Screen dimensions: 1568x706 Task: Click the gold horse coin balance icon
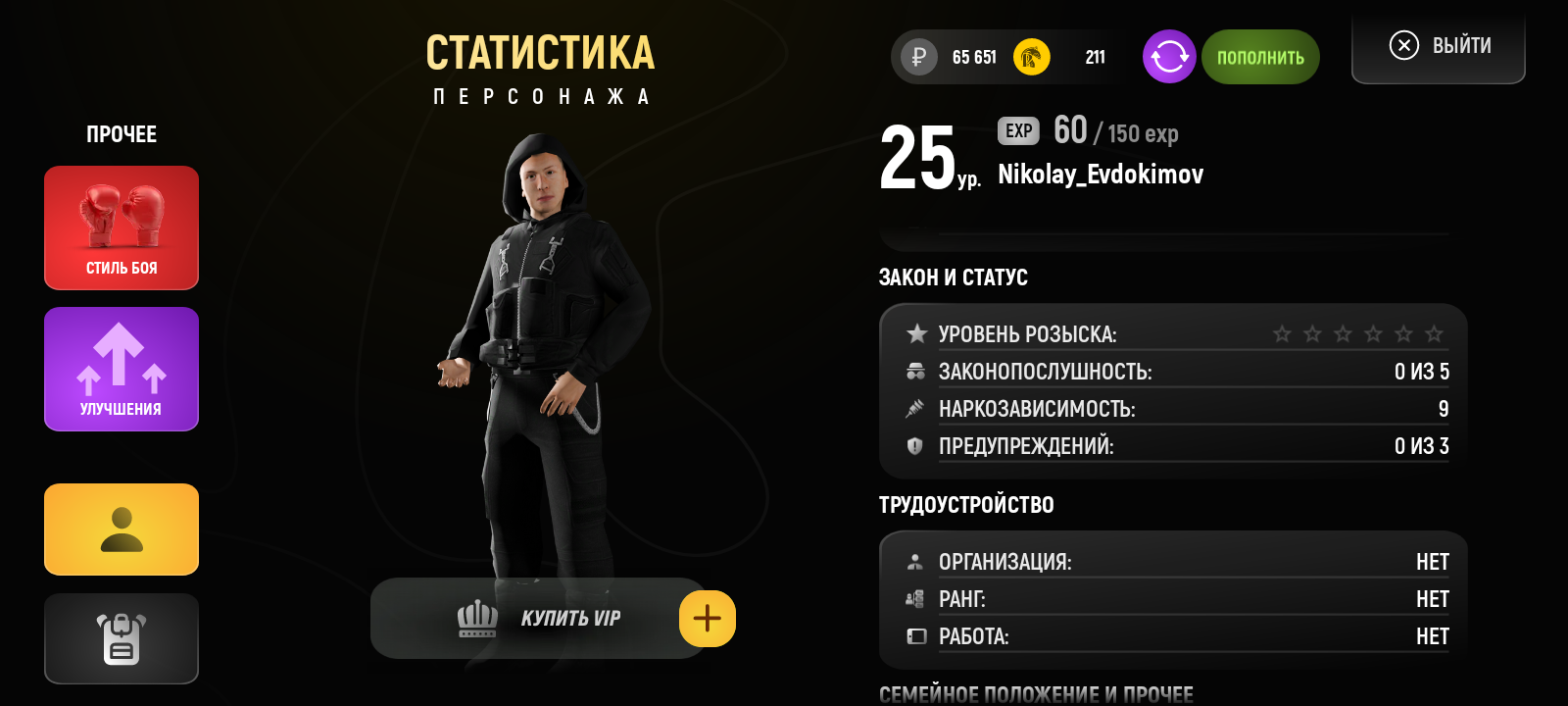tap(1031, 57)
